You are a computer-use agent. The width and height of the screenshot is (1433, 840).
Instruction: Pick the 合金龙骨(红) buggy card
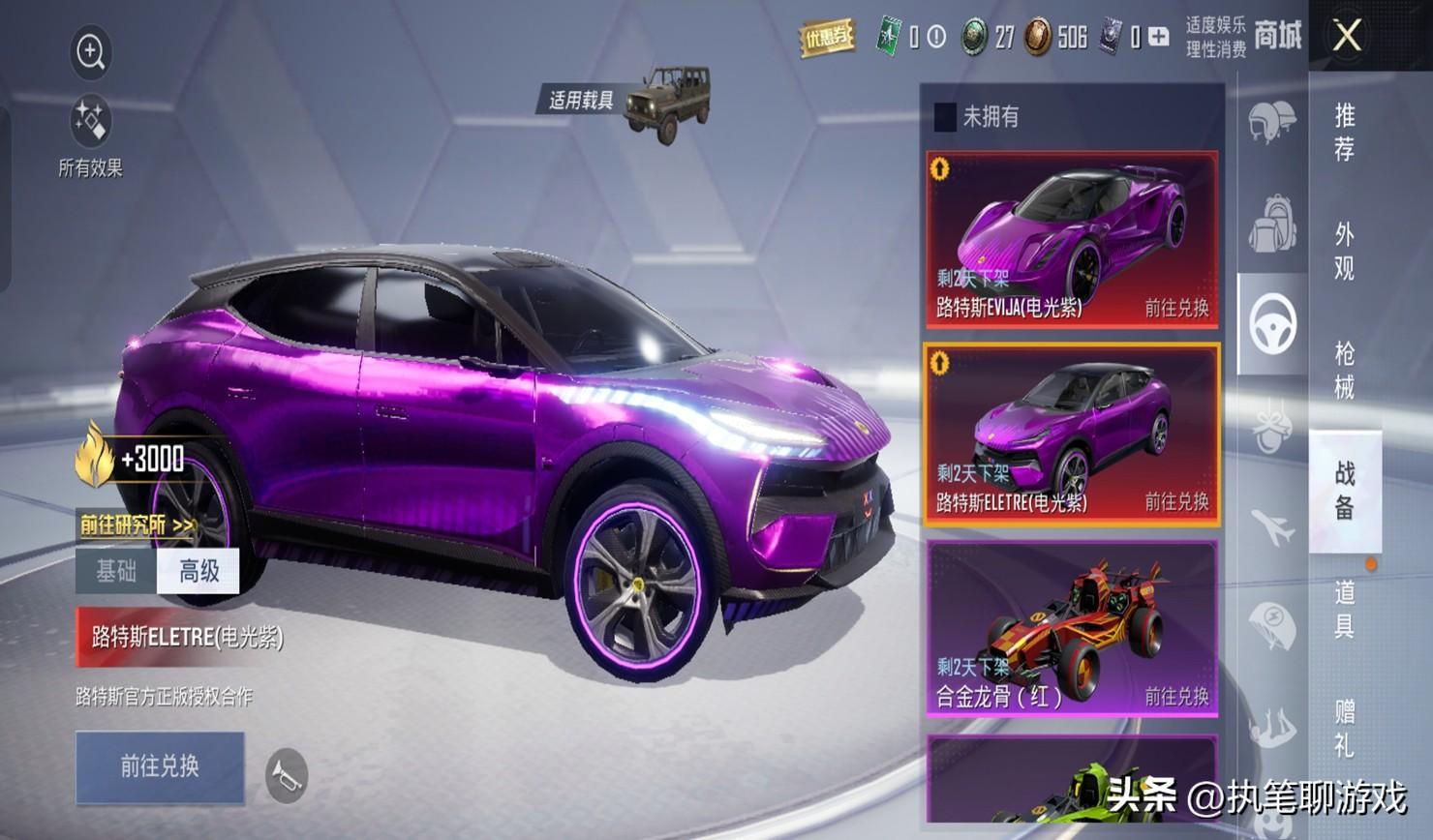tap(1072, 629)
